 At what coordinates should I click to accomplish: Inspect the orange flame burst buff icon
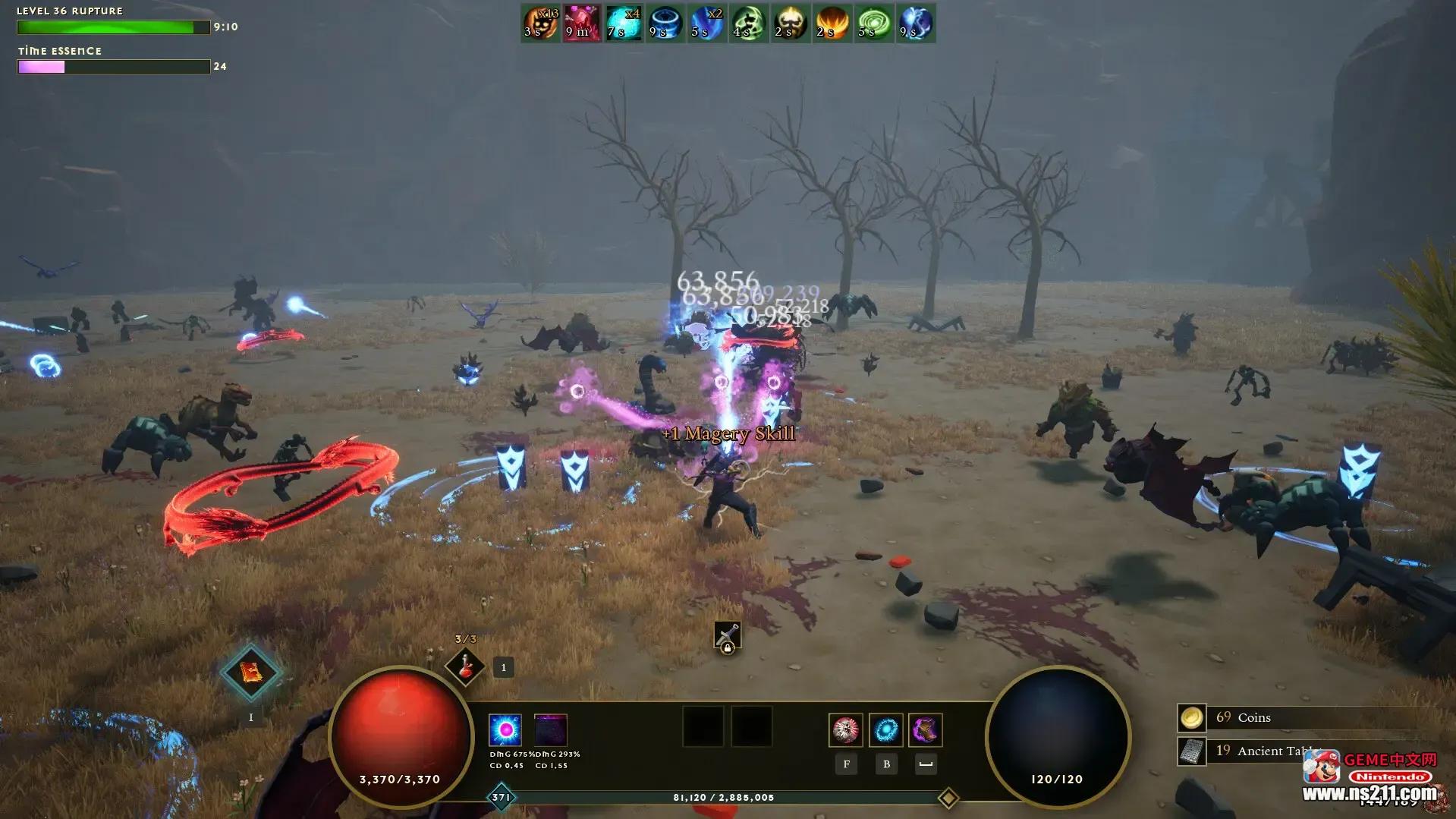(x=832, y=24)
